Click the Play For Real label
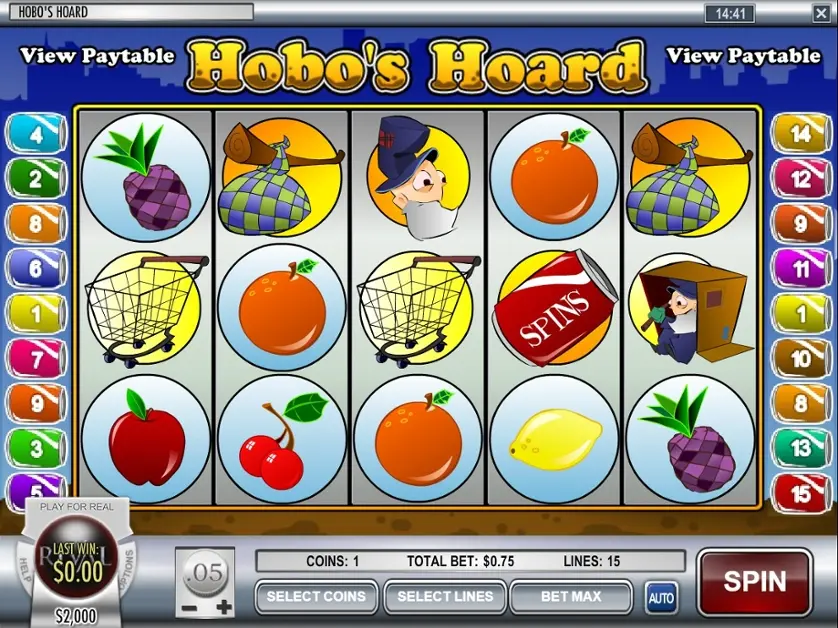Screen dimensions: 838x628 (x=76, y=507)
